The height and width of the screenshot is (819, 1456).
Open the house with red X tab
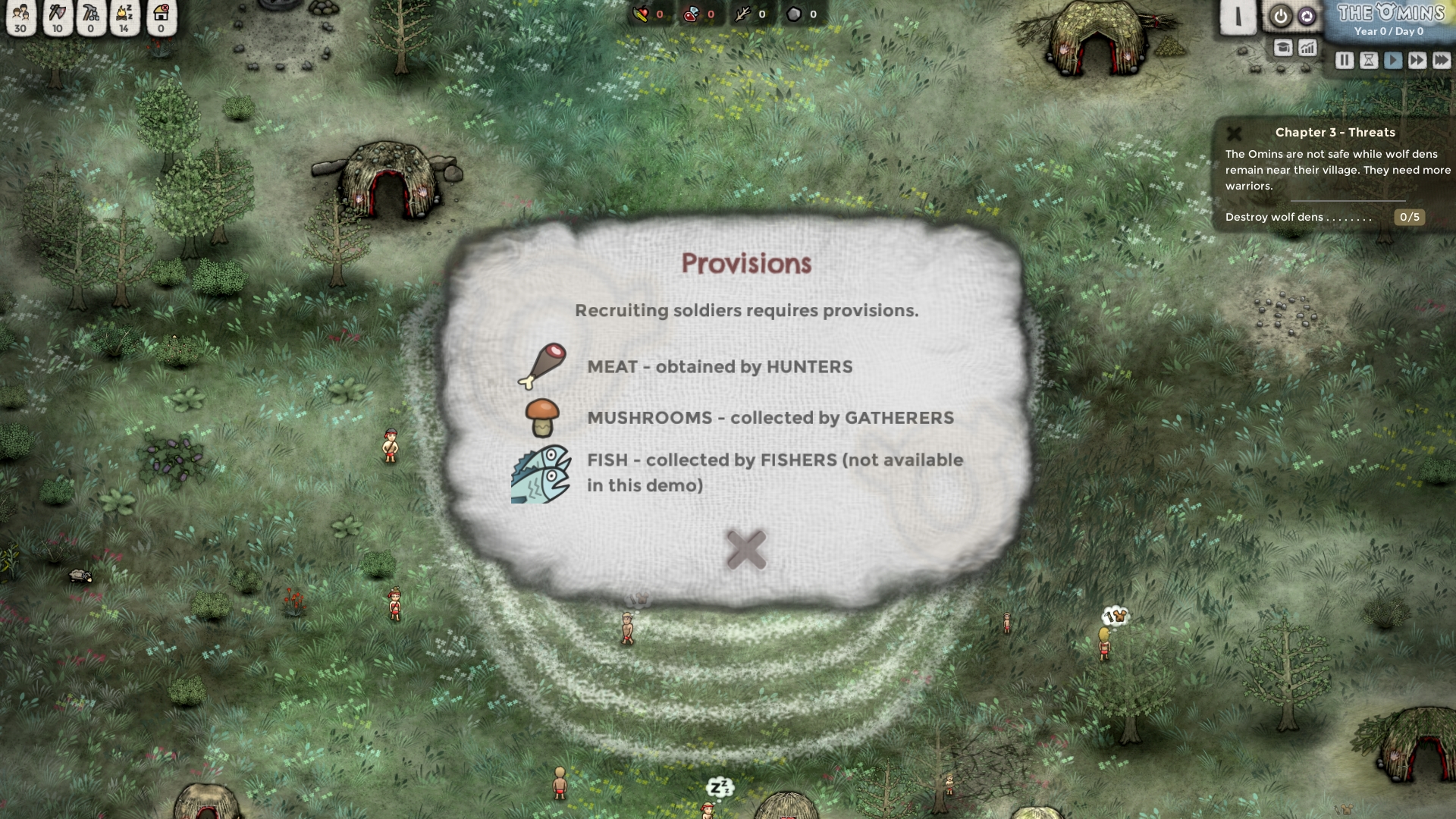pyautogui.click(x=161, y=17)
